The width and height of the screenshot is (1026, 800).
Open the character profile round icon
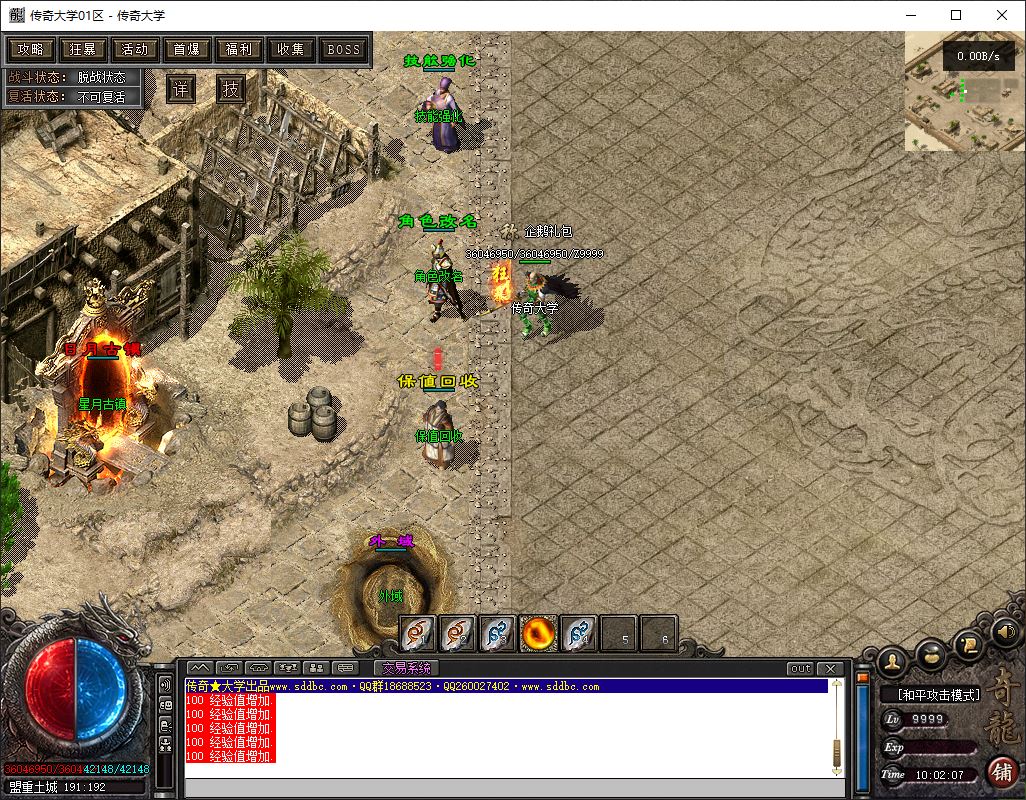point(891,661)
